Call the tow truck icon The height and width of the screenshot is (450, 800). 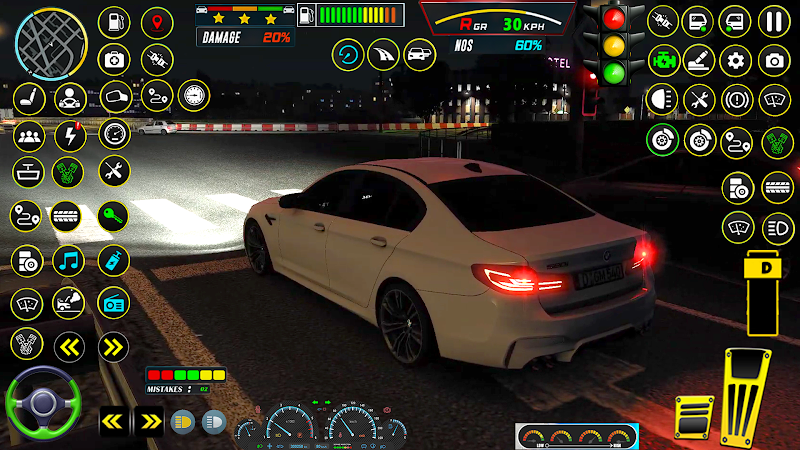point(68,301)
